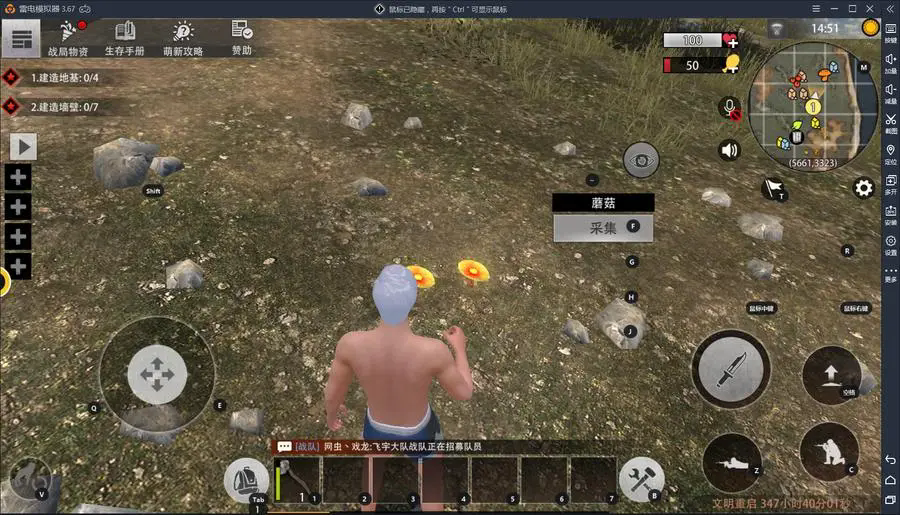Open the hammer build menu
Image resolution: width=900 pixels, height=515 pixels.
point(640,479)
